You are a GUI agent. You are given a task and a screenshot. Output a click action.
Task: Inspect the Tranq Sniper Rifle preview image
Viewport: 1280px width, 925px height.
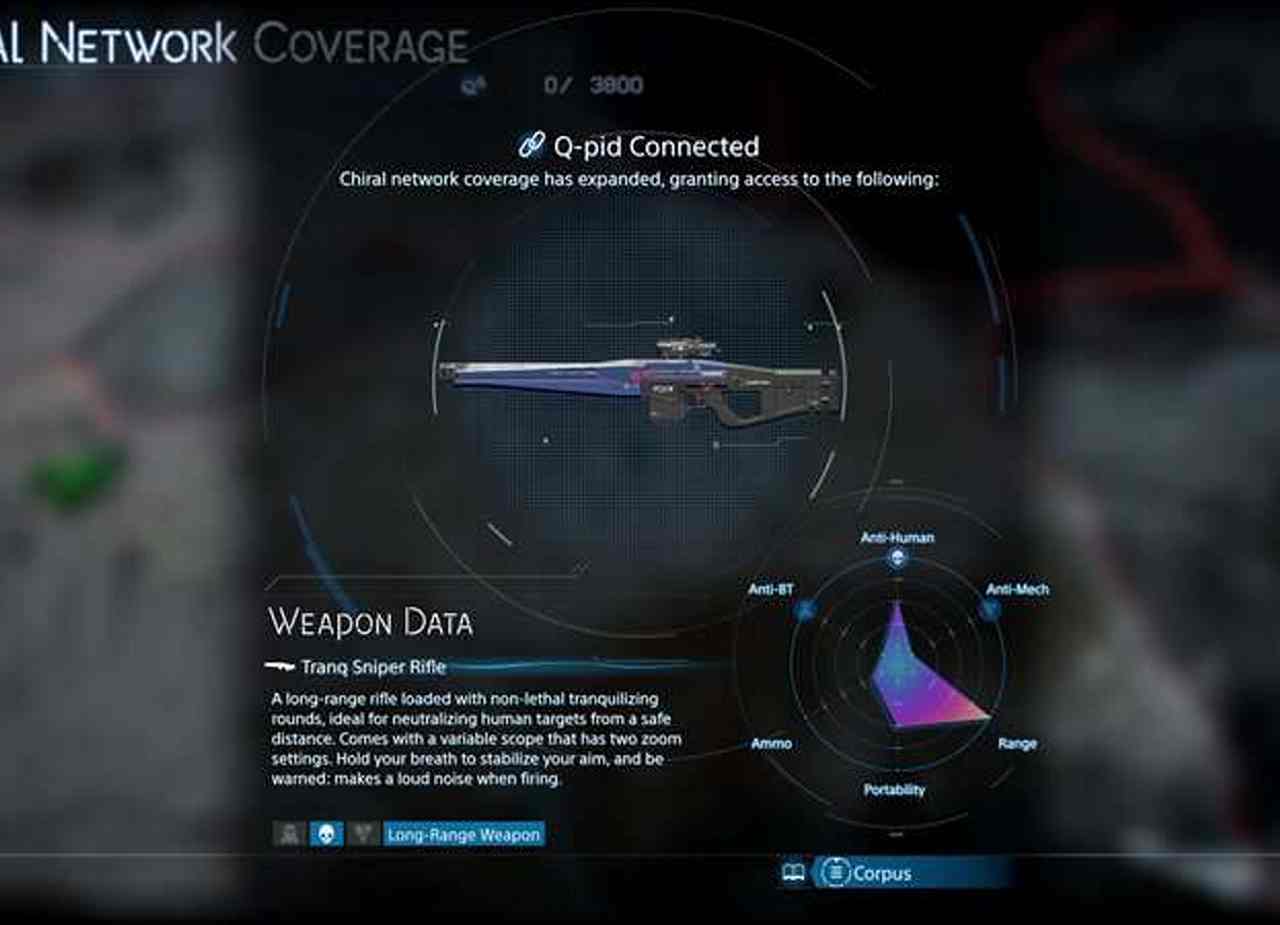[x=640, y=382]
